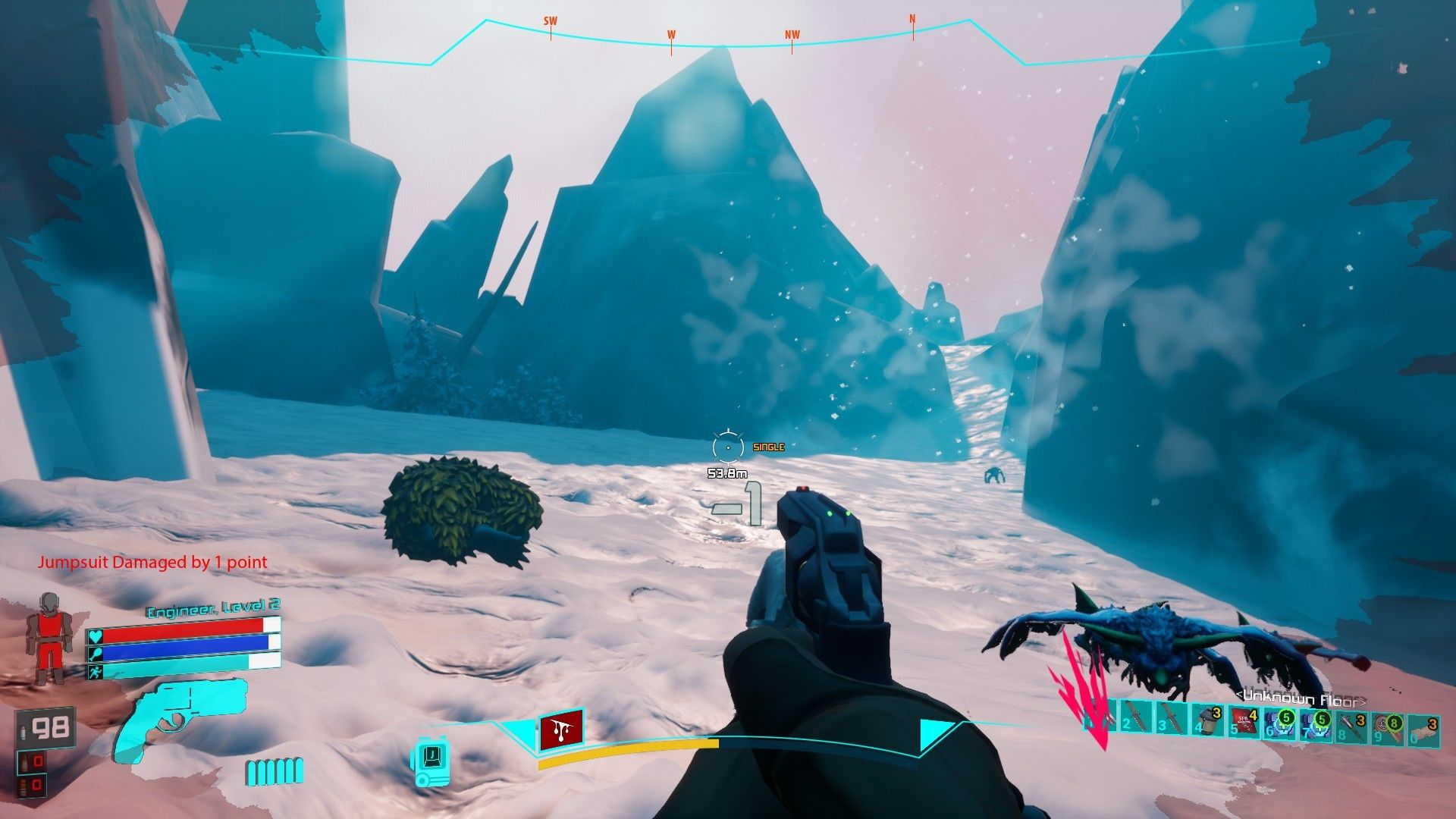Screen dimensions: 1456x819
Task: Pick the blue crate in slot 7
Action: [1316, 723]
